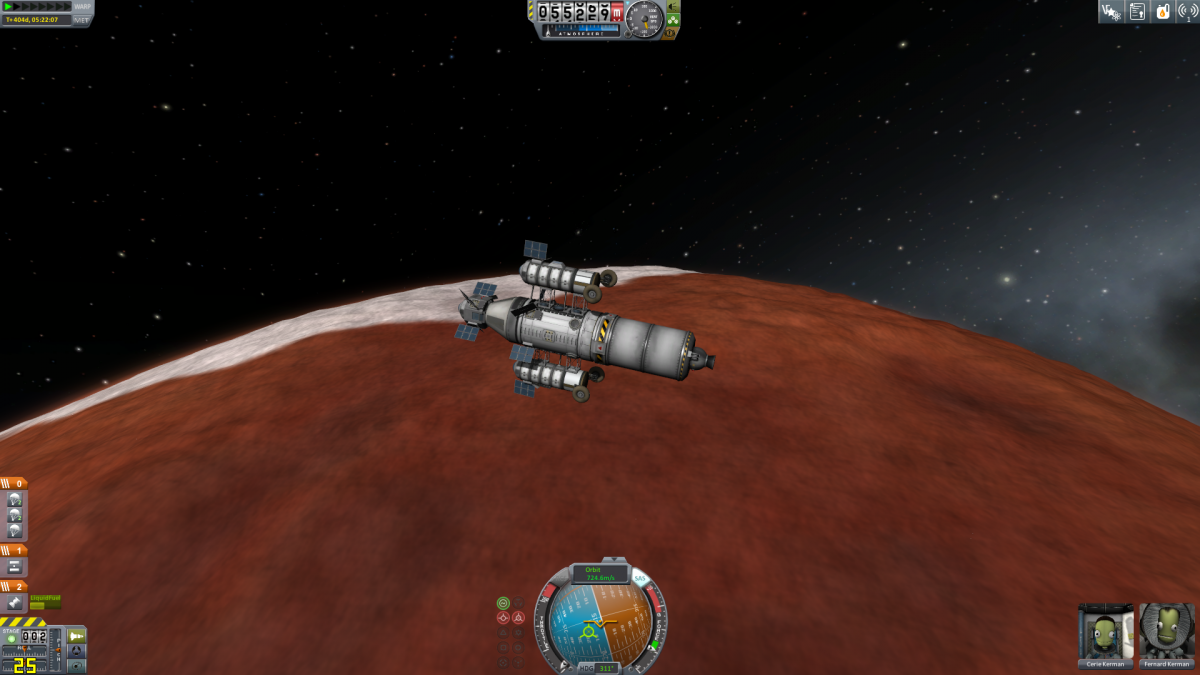Select the engine icon in stage 2
This screenshot has width=1200, height=675.
(15, 603)
